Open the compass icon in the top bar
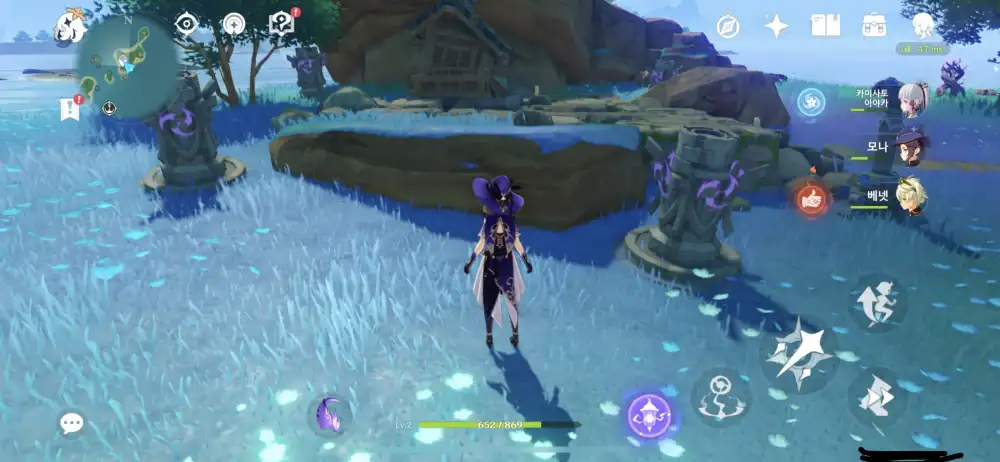Screen dimensions: 1000x462 [x=728, y=26]
